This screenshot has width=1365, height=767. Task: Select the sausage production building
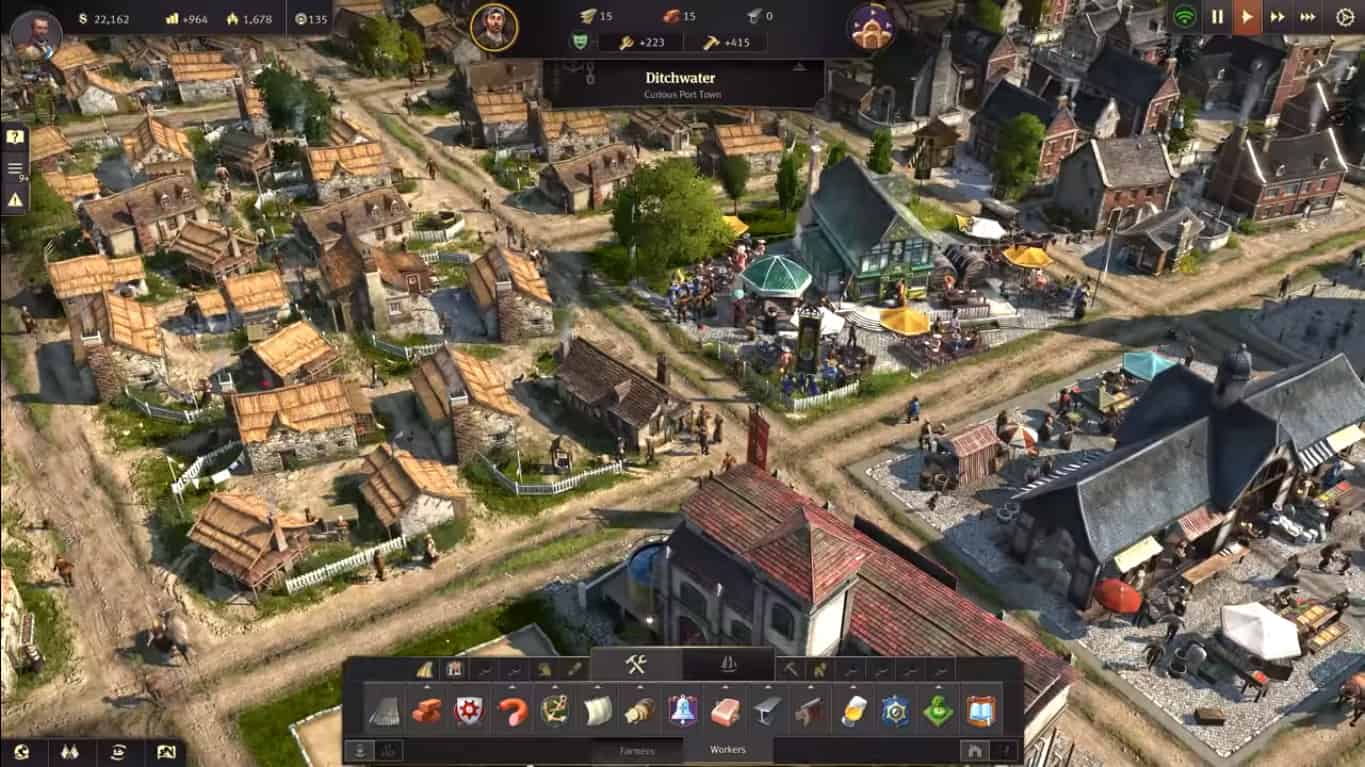pyautogui.click(x=512, y=711)
